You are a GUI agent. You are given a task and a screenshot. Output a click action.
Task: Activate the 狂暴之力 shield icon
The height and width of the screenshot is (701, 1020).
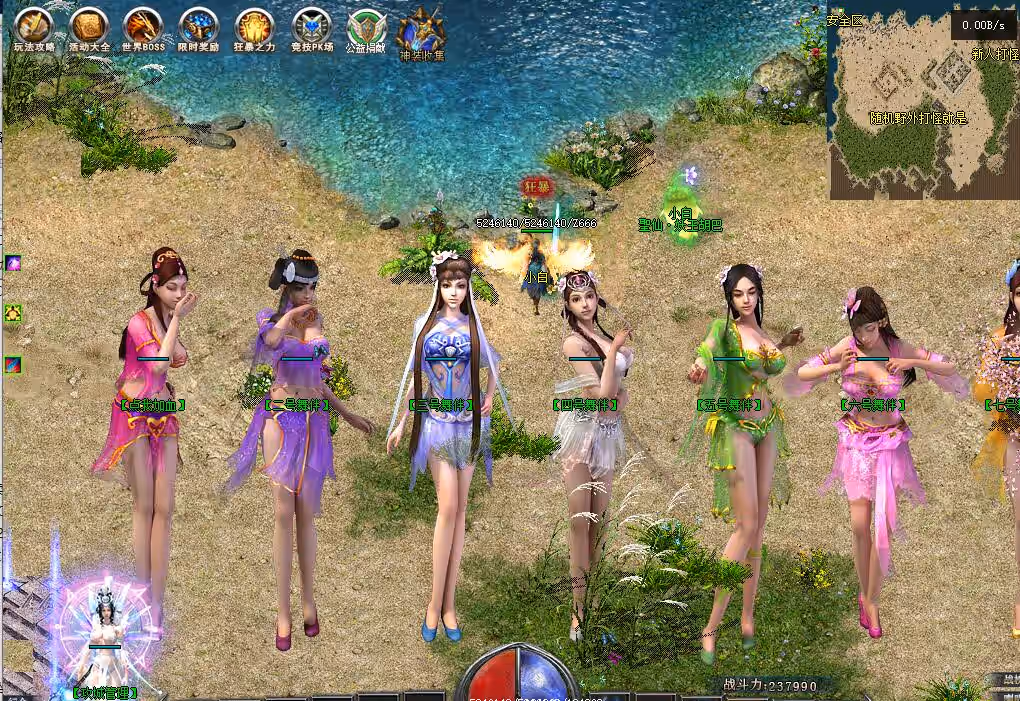coord(254,26)
